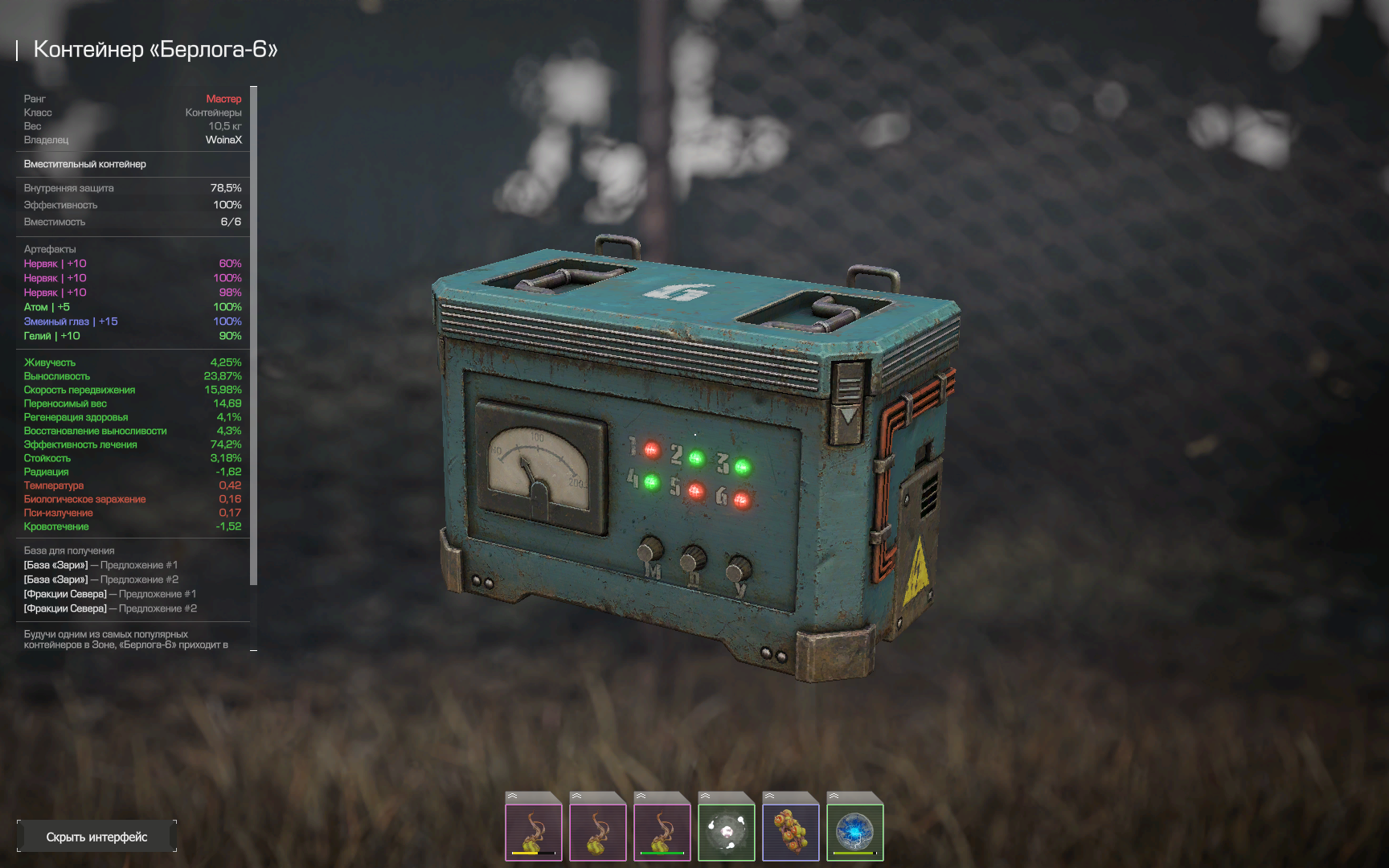Select the Атом white orb artifact slot

pos(727,832)
